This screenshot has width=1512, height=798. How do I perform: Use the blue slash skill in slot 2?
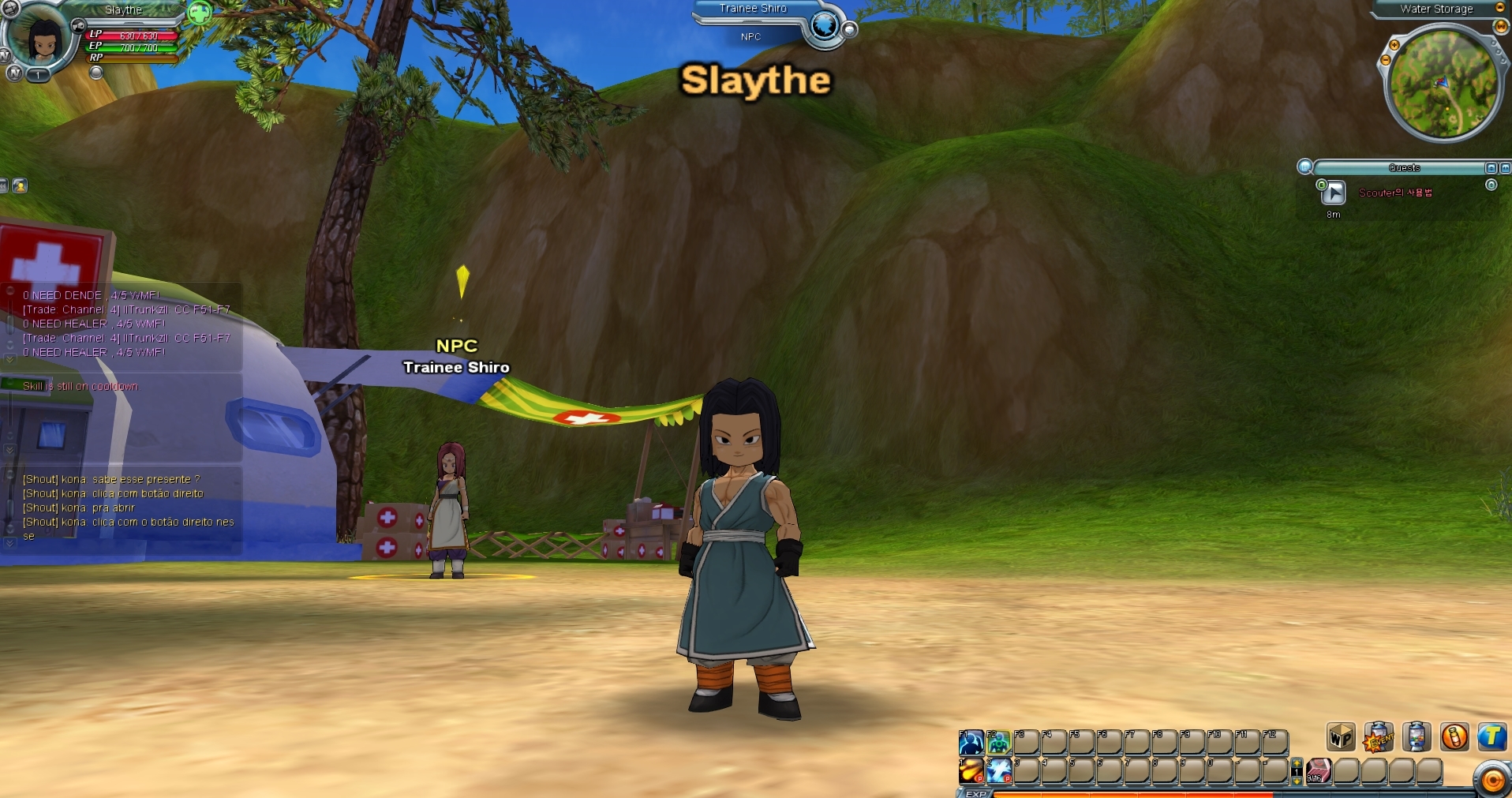[998, 770]
